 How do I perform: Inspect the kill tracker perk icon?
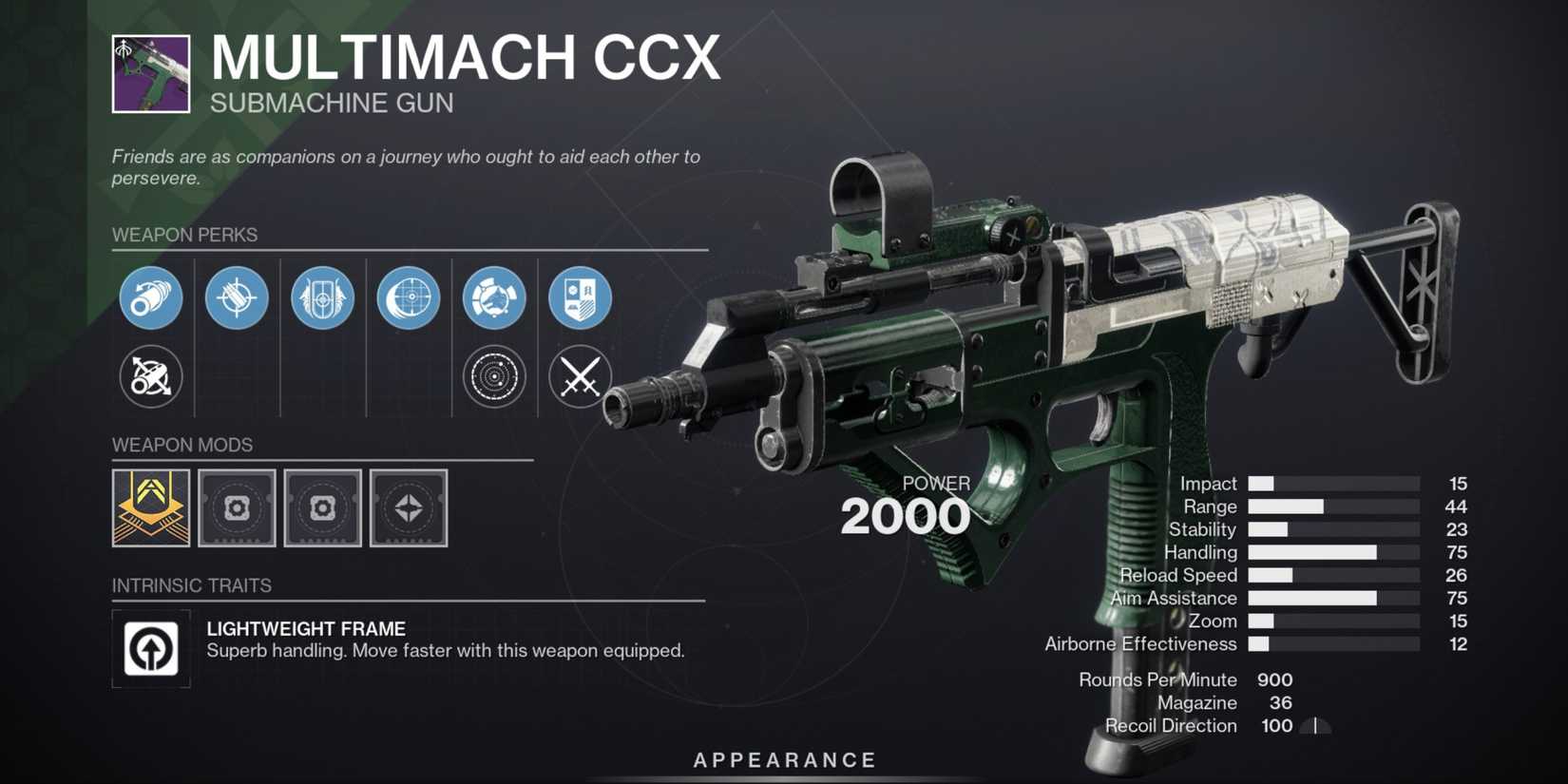tap(579, 297)
